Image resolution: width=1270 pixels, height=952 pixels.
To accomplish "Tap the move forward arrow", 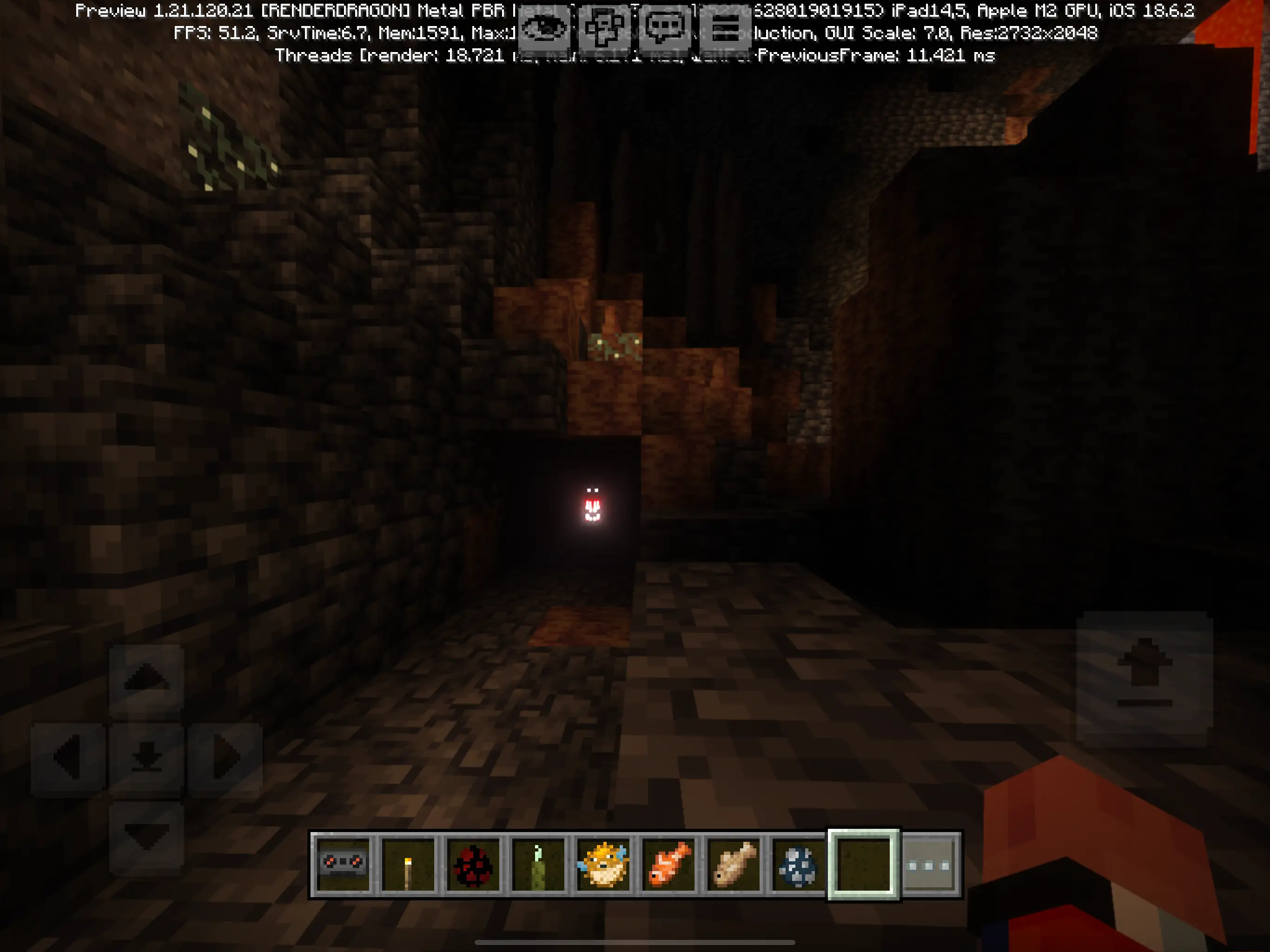I will point(146,678).
